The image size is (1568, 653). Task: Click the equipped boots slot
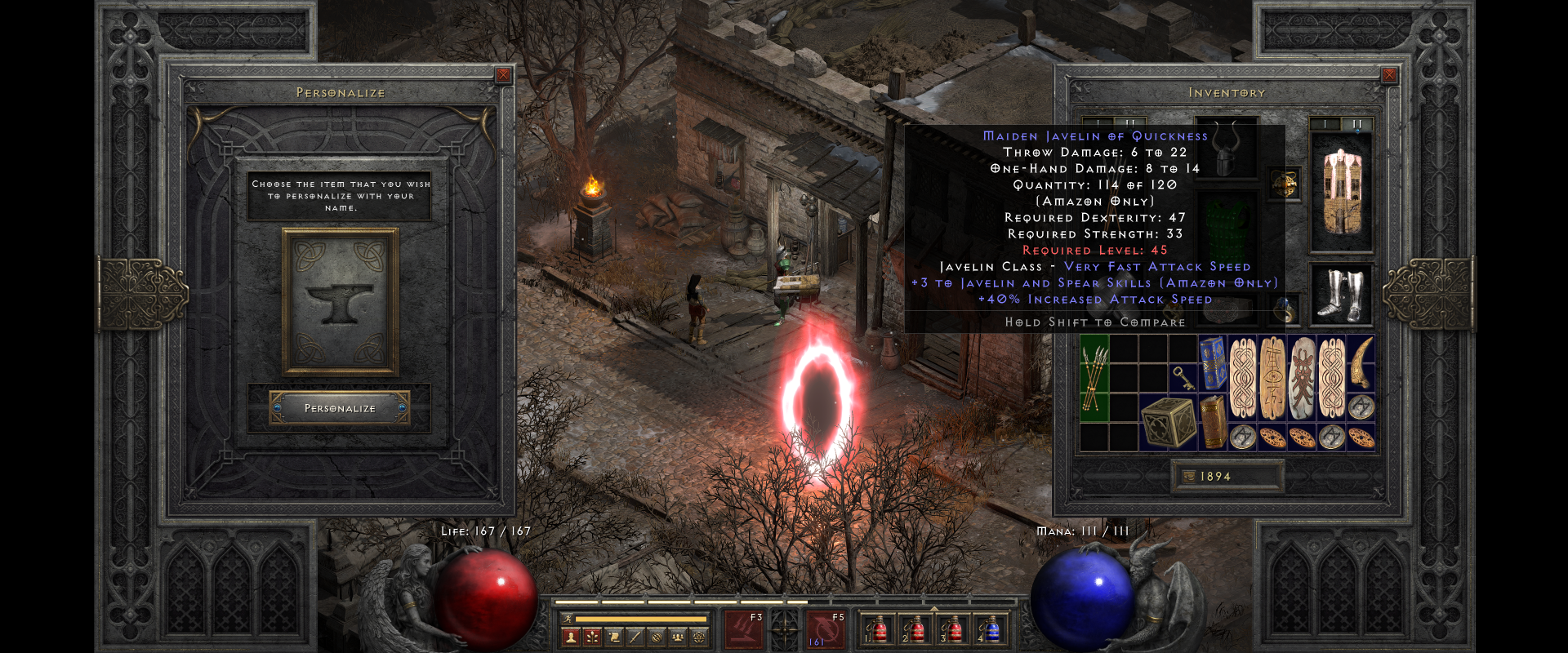pos(1342,294)
